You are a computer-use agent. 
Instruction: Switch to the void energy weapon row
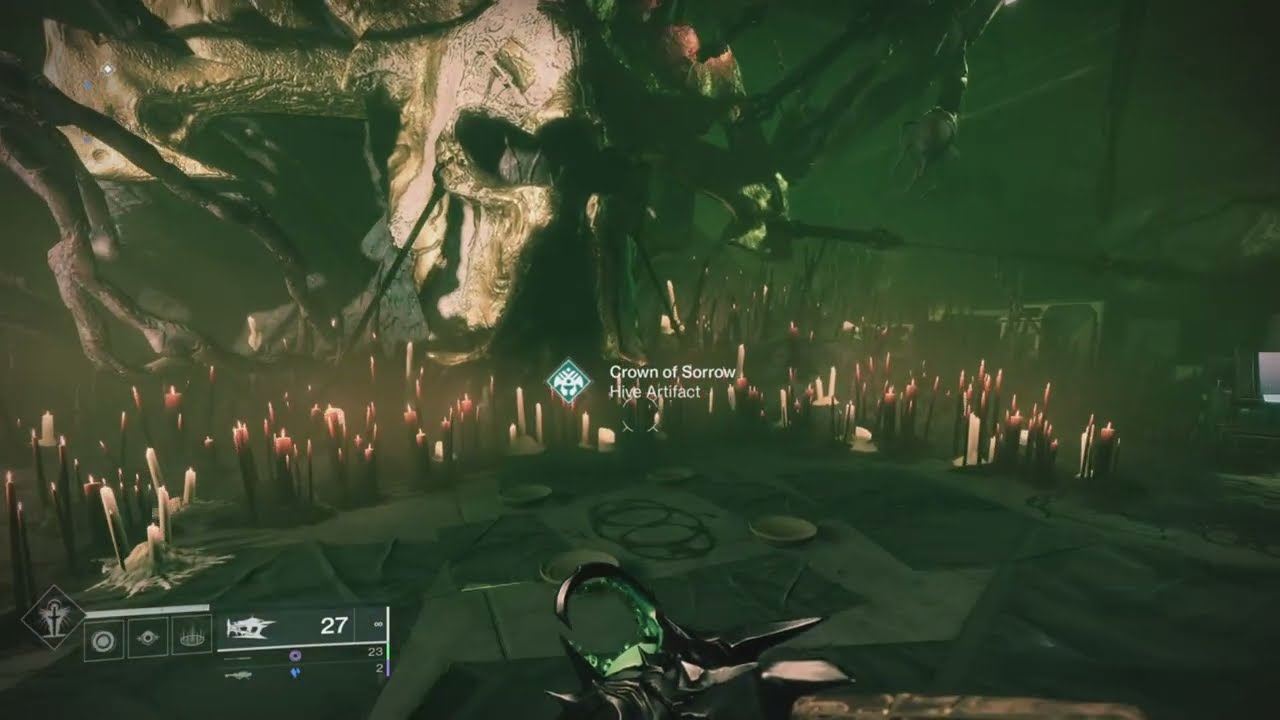(x=294, y=654)
